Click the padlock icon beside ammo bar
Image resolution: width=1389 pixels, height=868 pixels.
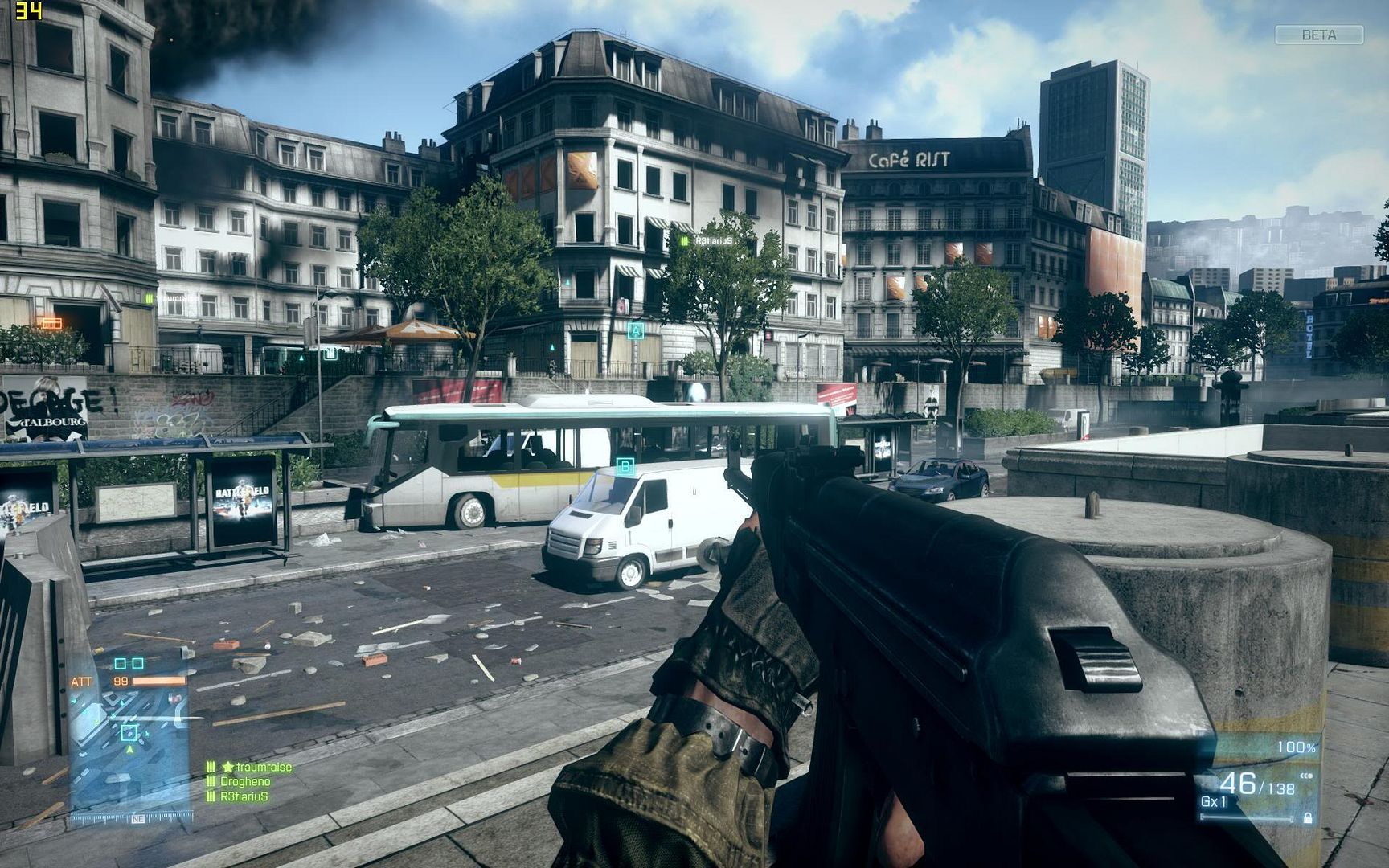(1308, 817)
